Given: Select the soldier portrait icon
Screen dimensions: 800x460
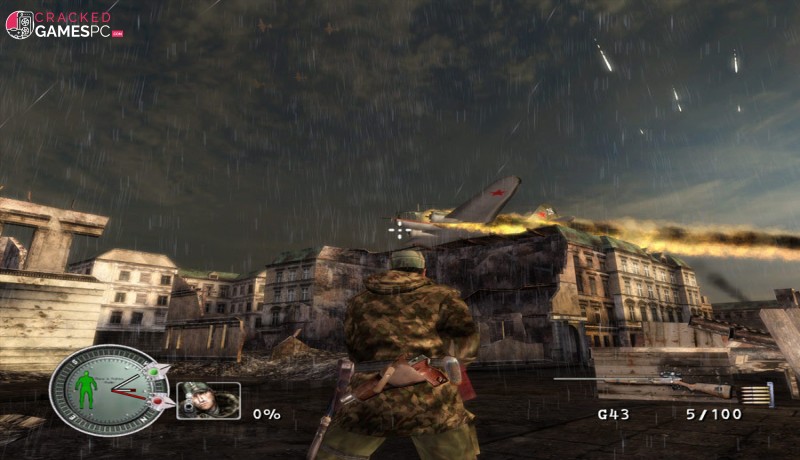Looking at the screenshot, I should (x=208, y=400).
